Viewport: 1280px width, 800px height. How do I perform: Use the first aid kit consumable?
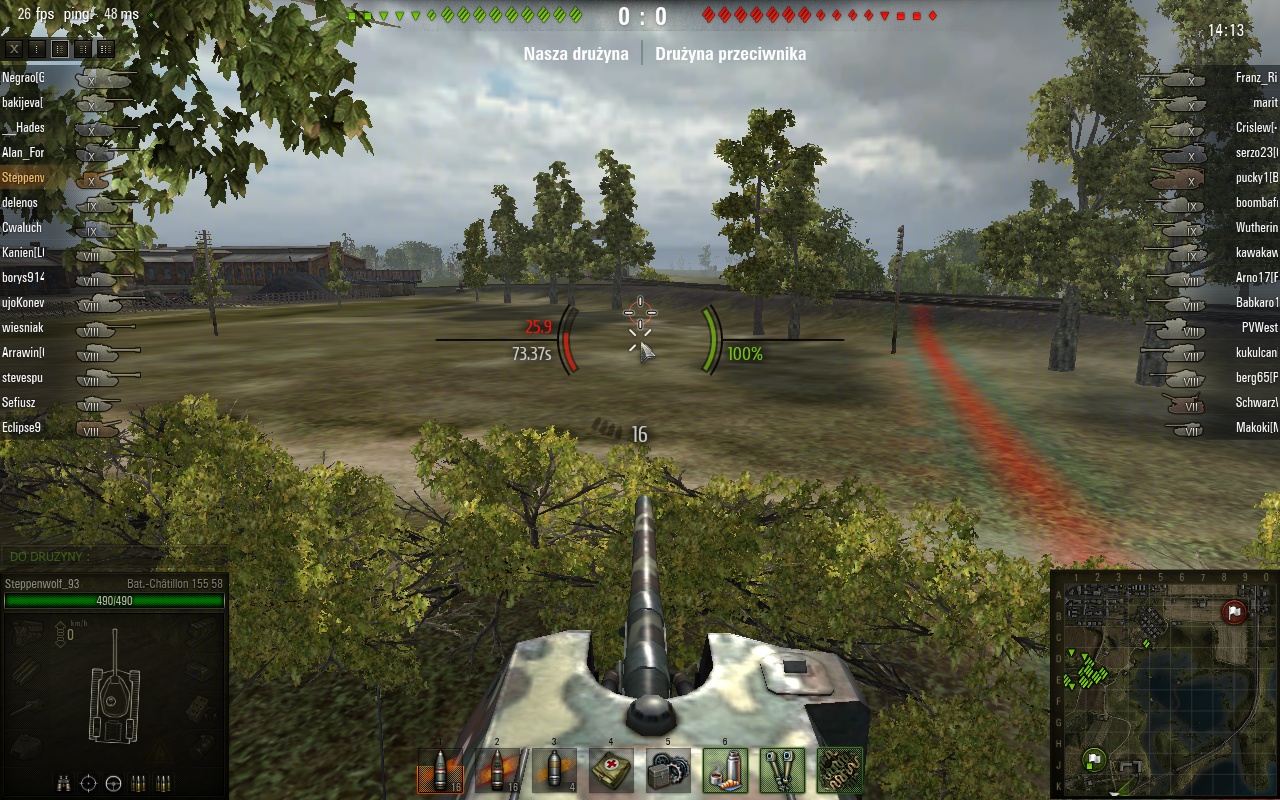pos(611,770)
